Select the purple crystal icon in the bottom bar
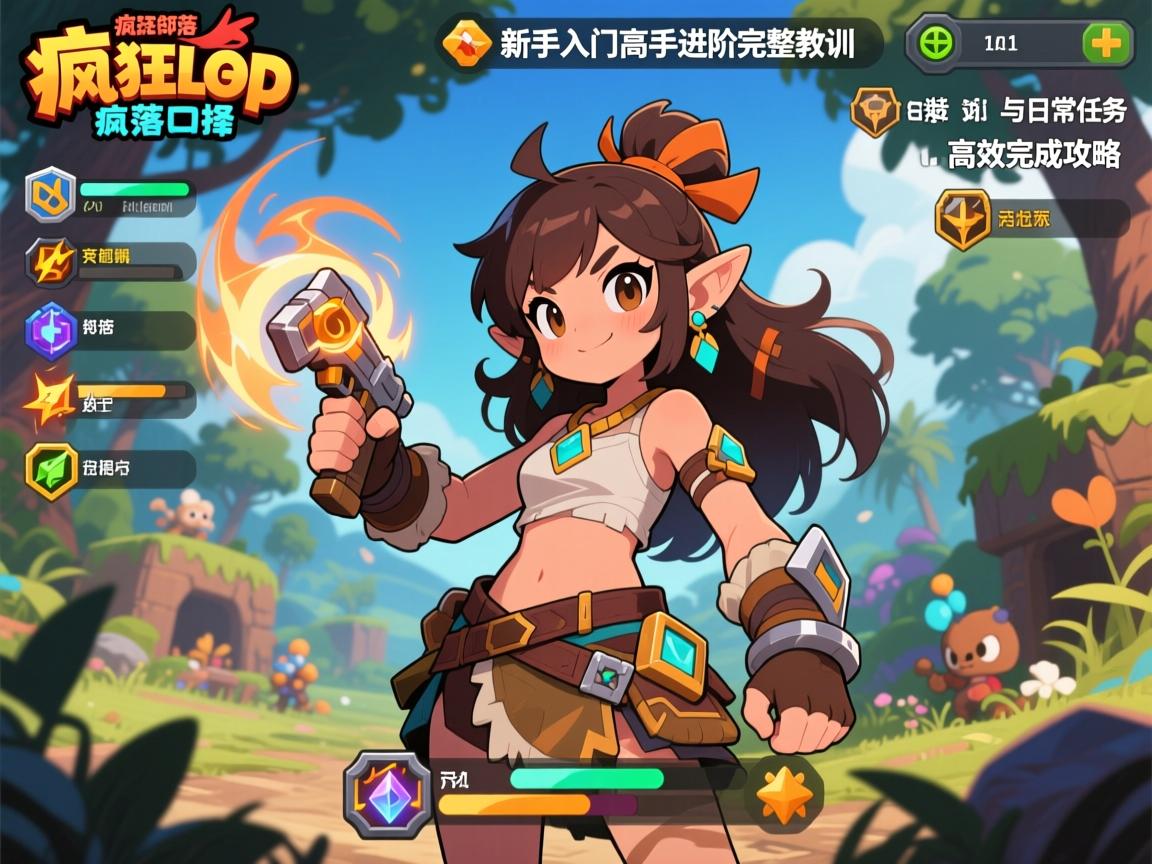The width and height of the screenshot is (1152, 864). [388, 793]
